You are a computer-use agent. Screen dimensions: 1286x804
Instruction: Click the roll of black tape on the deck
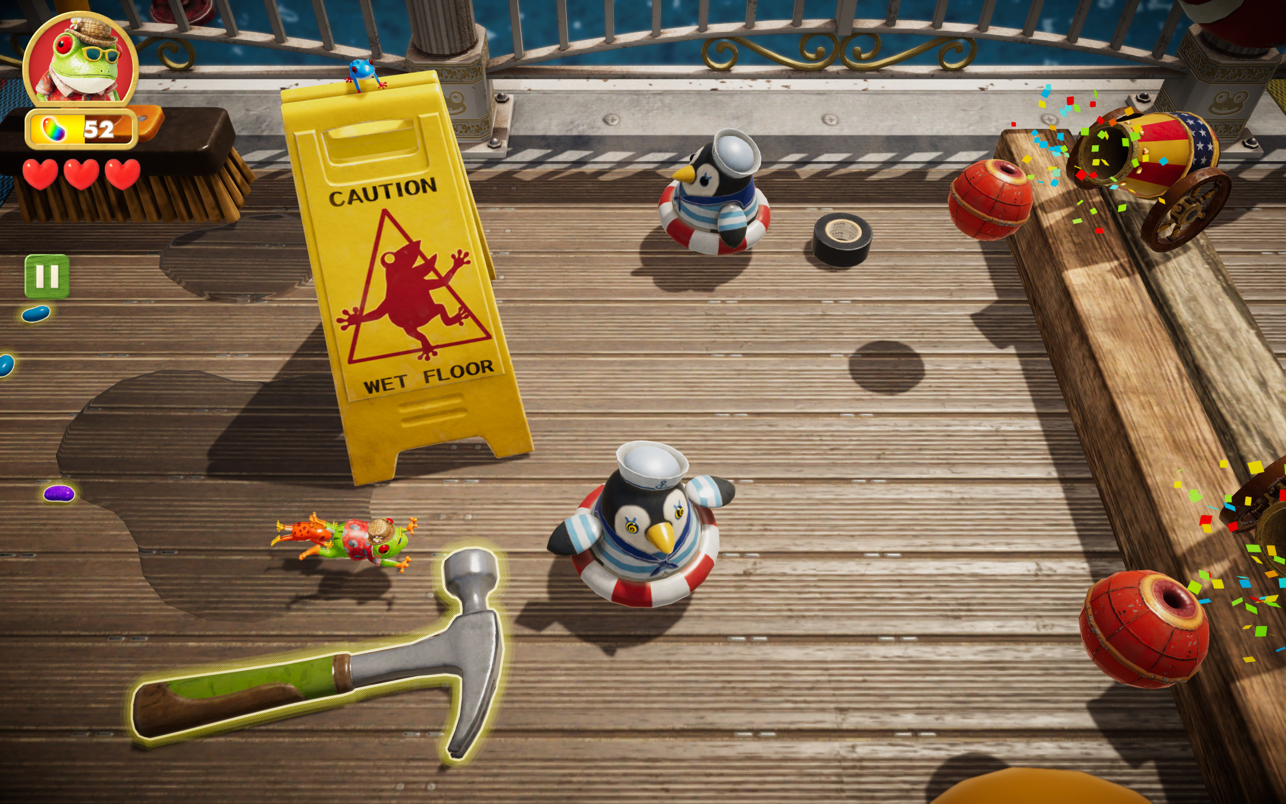[841, 239]
